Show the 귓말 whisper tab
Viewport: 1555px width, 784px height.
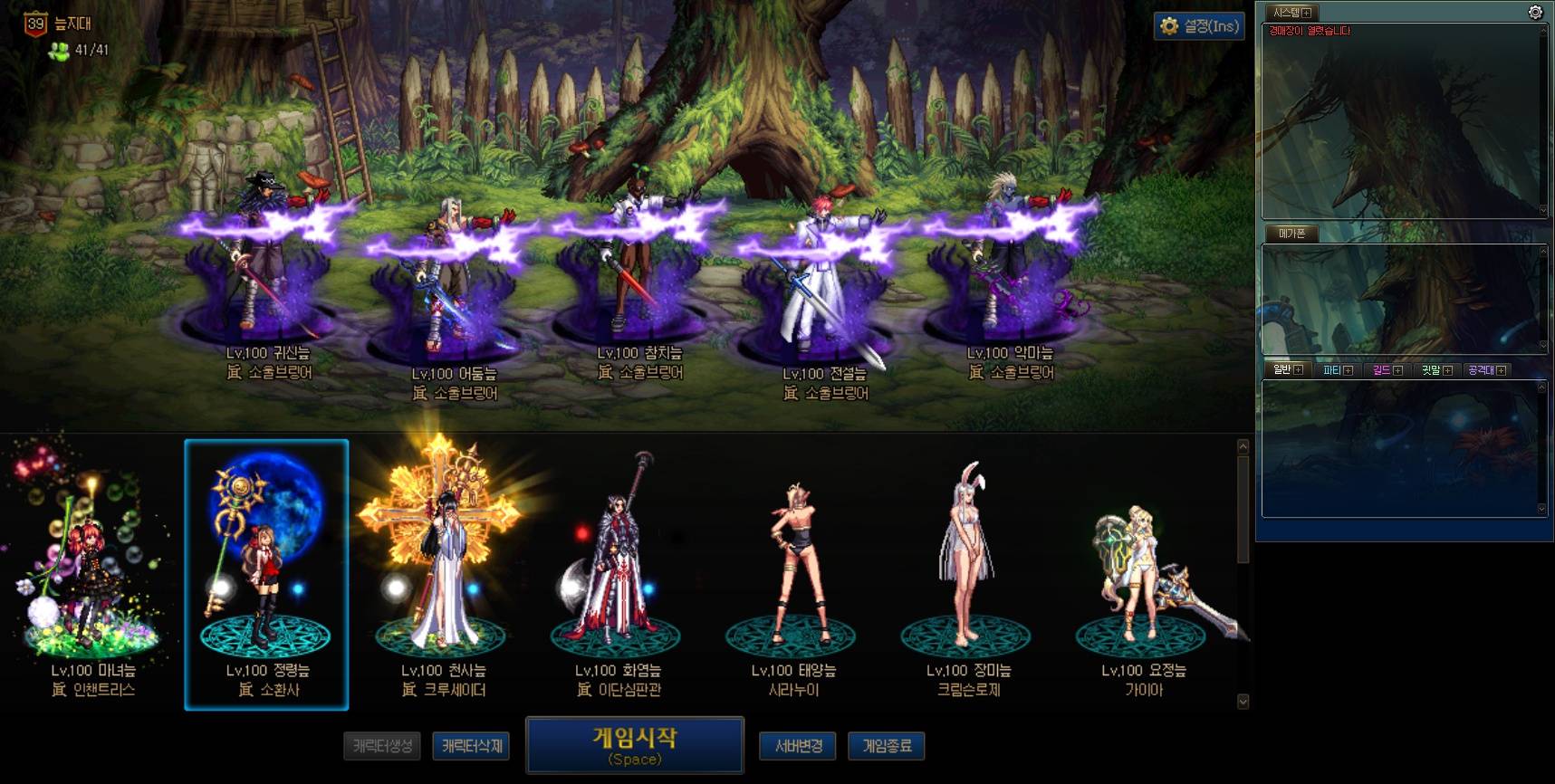[1431, 369]
